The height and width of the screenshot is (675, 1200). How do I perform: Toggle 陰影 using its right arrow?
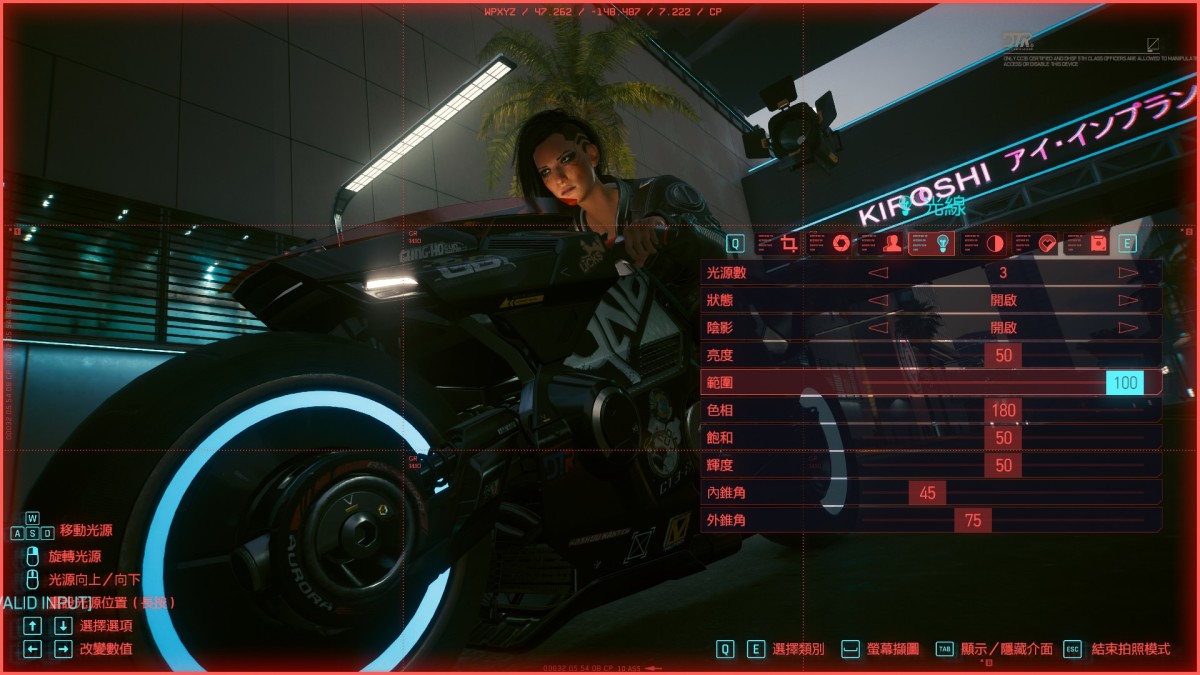coord(1128,327)
